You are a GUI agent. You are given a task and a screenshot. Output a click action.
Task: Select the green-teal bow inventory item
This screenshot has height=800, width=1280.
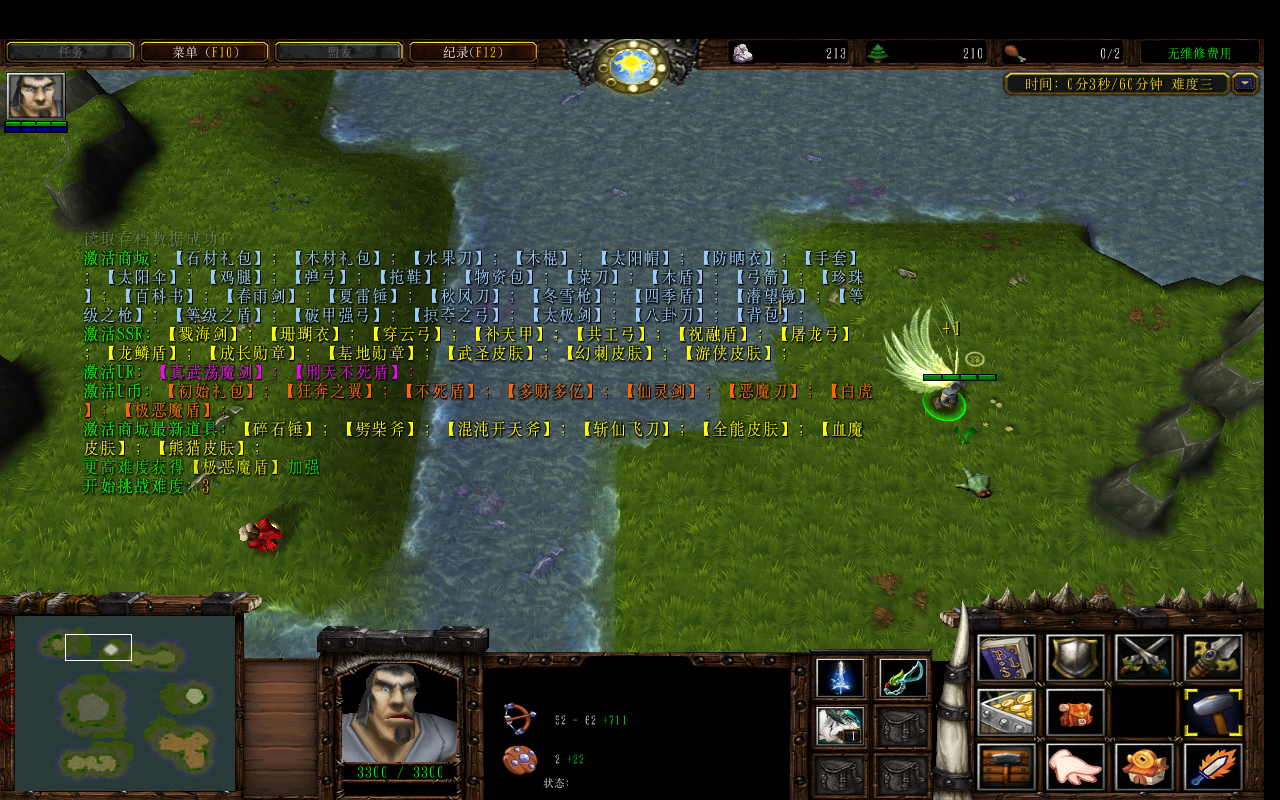[902, 678]
